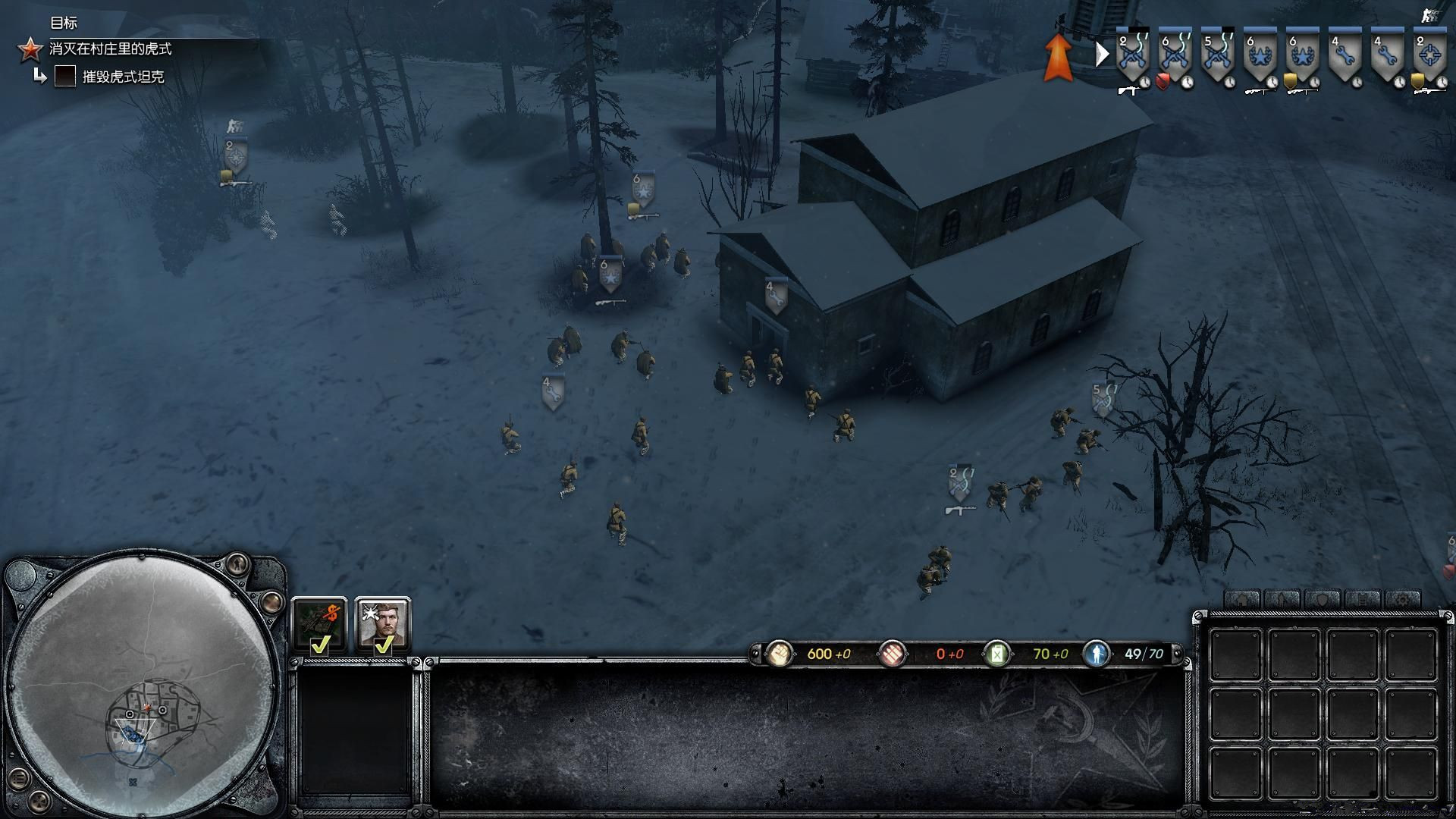Select the tank with crossed-out dollar ability

[319, 624]
